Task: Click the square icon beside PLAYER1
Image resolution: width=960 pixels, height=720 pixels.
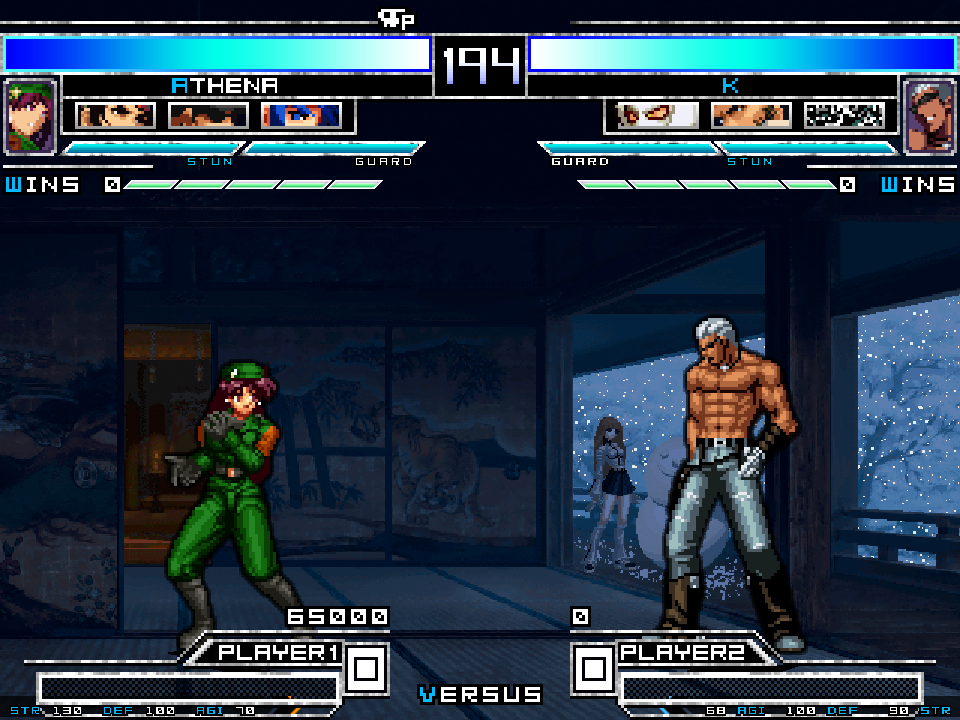Action: 366,667
